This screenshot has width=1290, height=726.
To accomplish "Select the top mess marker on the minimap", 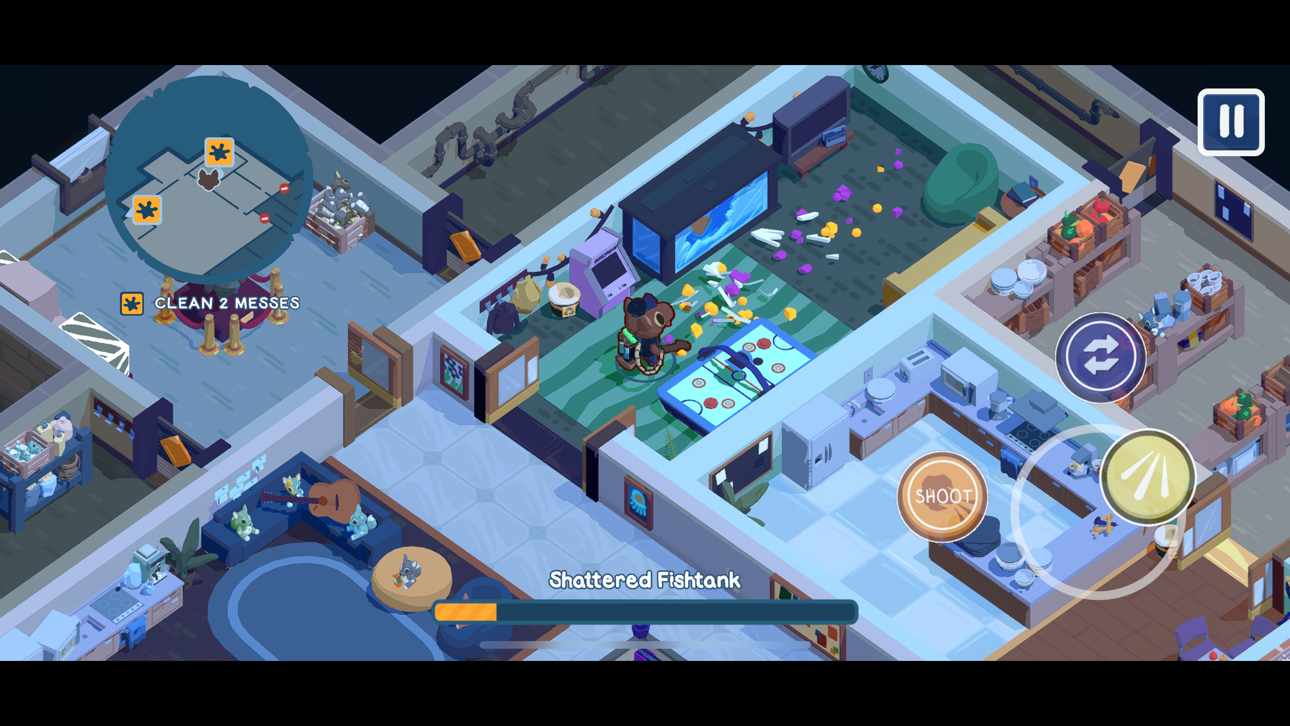I will 219,152.
